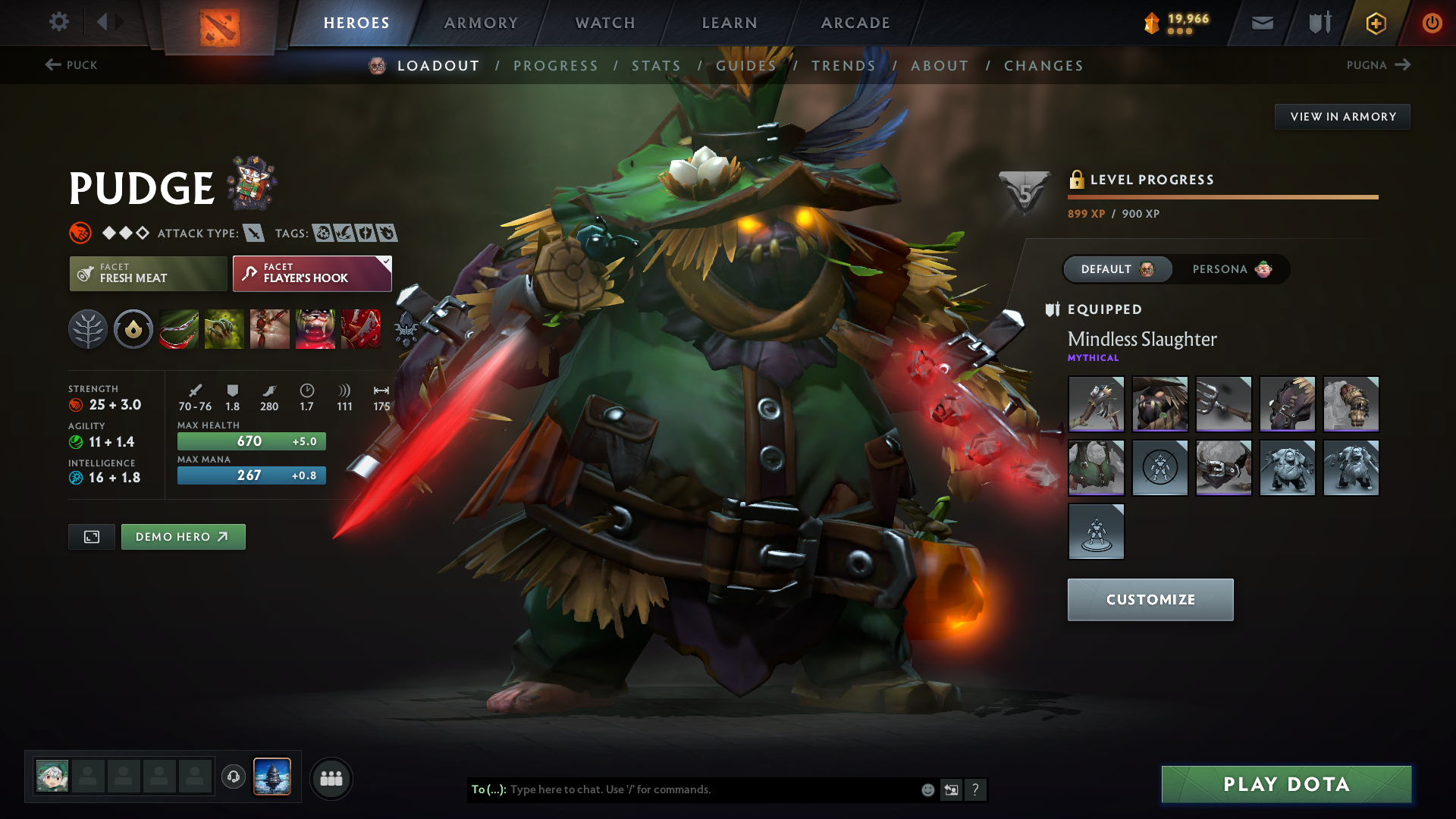Viewport: 1456px width, 819px height.
Task: Select the talent tree icon
Action: tap(88, 329)
